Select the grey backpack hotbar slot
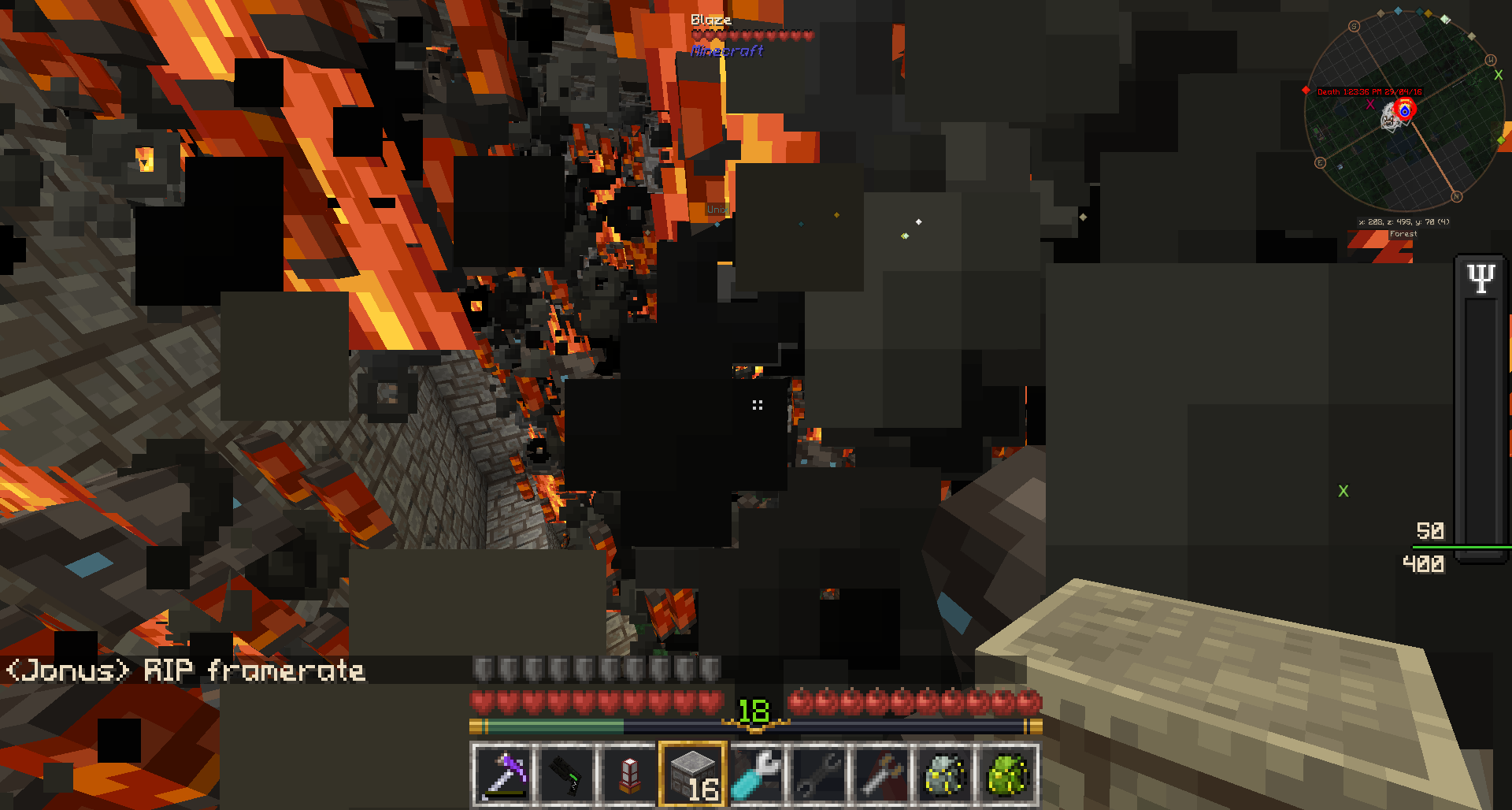This screenshot has height=810, width=1512. click(944, 774)
